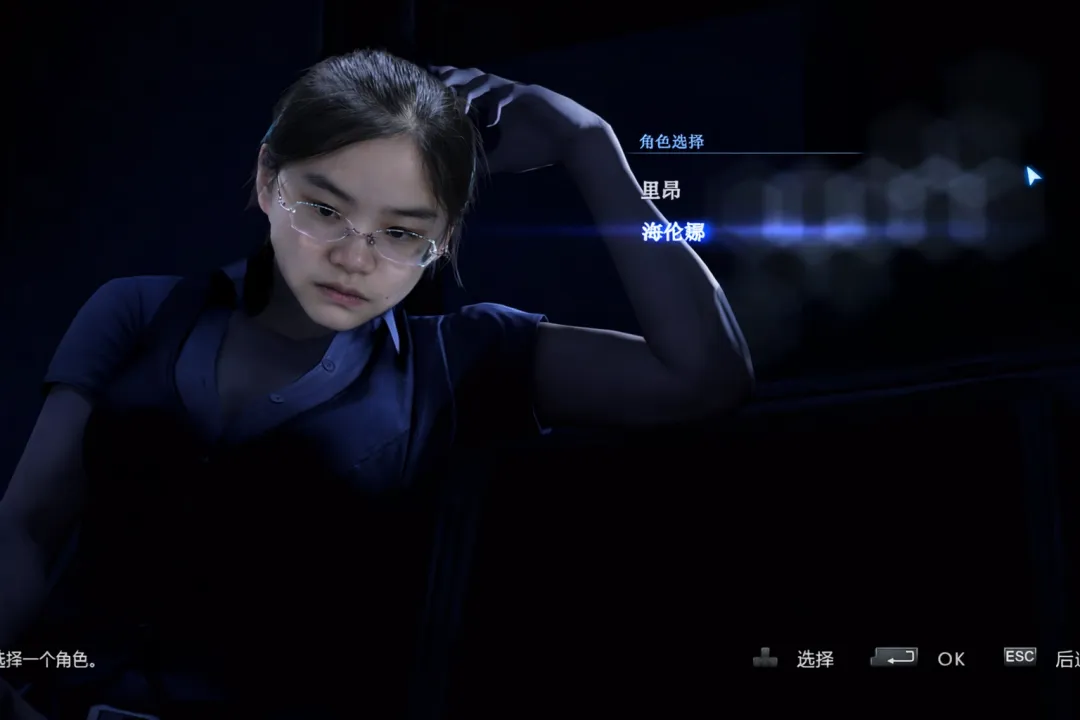Image resolution: width=1080 pixels, height=720 pixels.
Task: Select the highlighted 海伦娜 character entry
Action: tap(673, 232)
